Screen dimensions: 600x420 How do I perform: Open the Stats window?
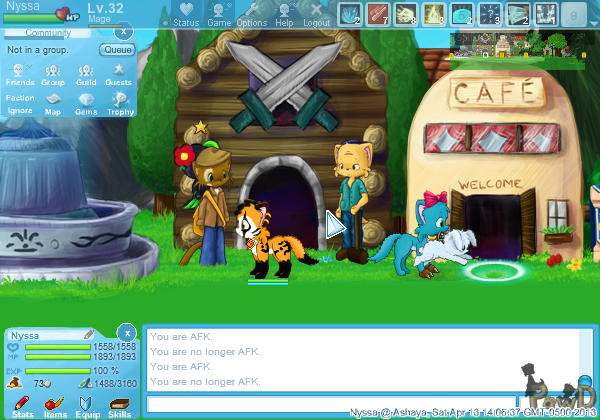point(22,405)
